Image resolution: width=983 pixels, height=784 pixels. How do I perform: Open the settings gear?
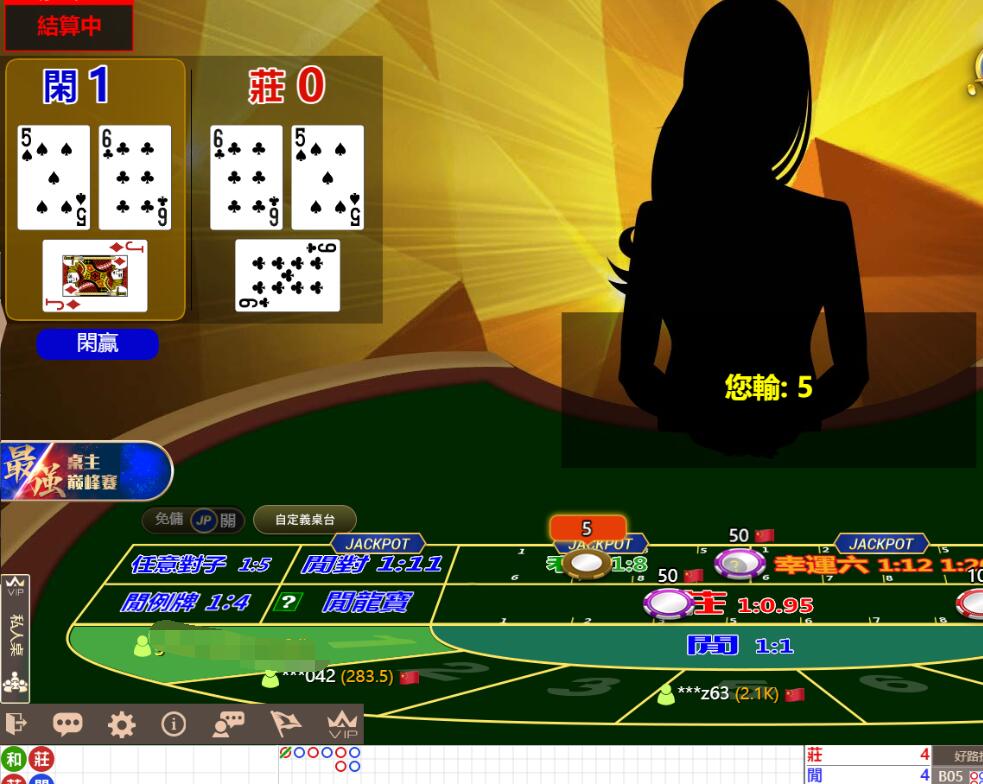[121, 724]
